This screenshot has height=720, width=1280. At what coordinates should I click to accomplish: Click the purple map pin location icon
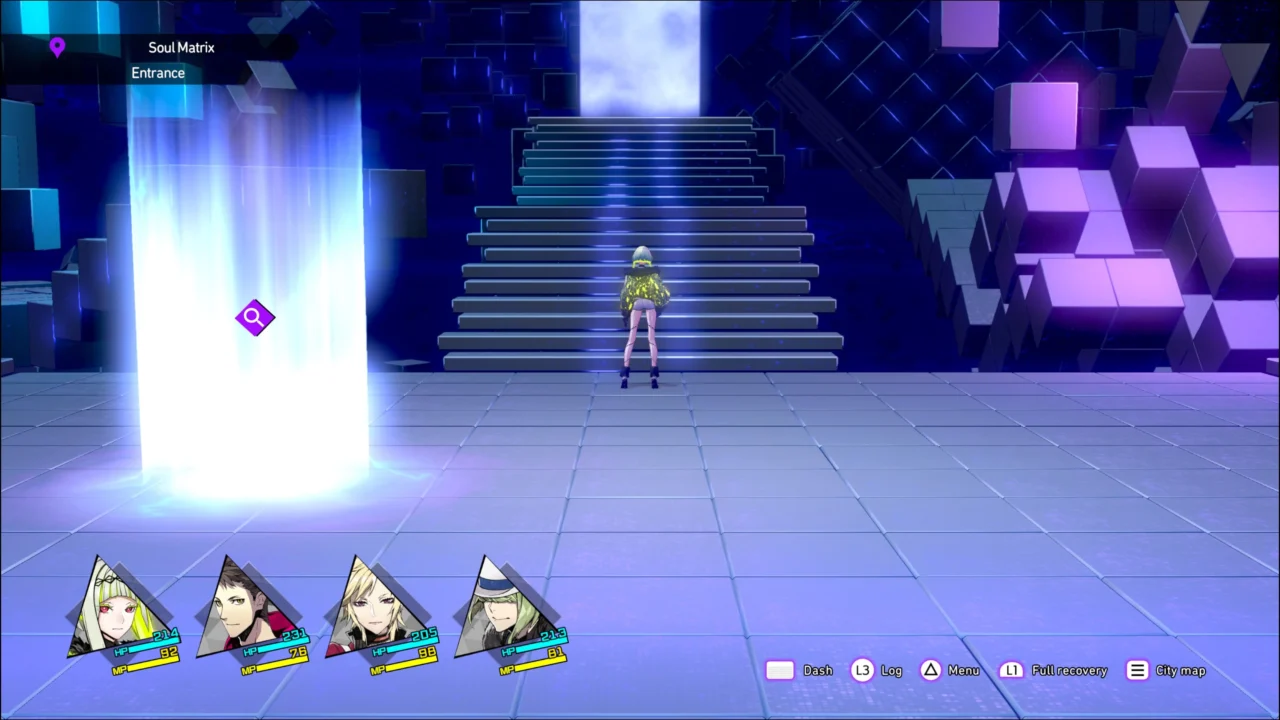(x=57, y=47)
